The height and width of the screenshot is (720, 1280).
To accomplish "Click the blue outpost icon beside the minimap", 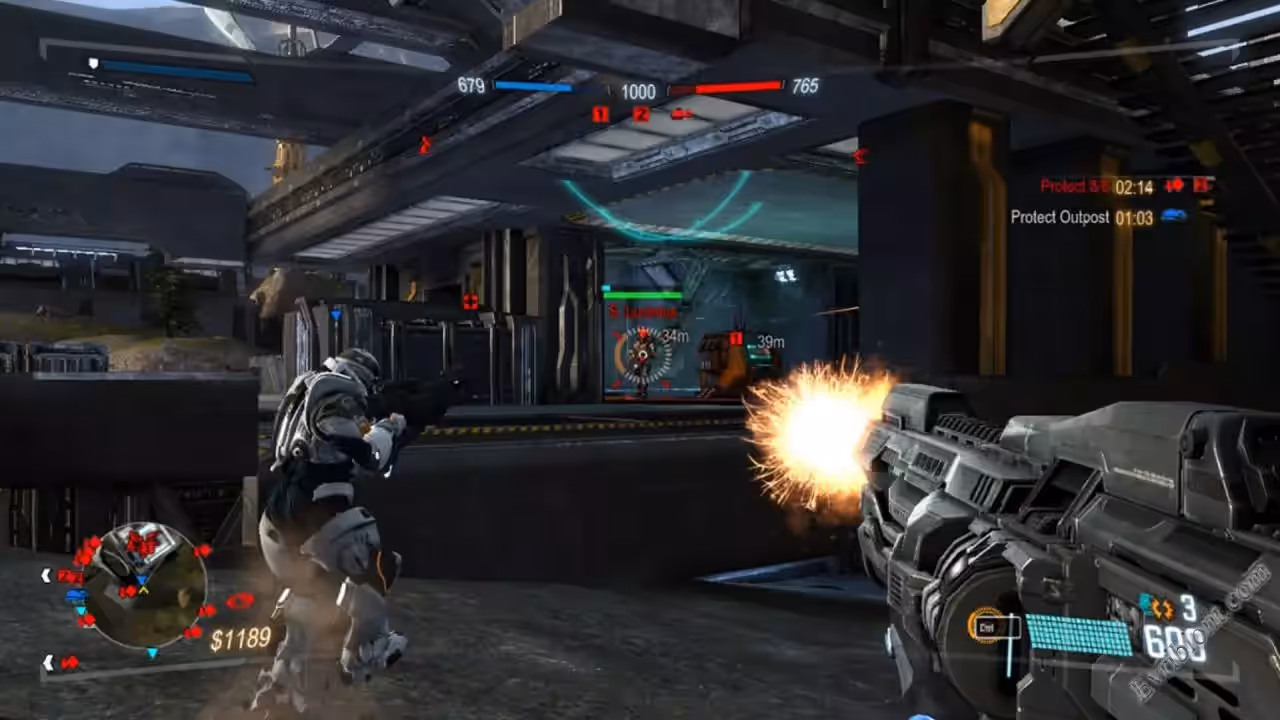I will 76,595.
